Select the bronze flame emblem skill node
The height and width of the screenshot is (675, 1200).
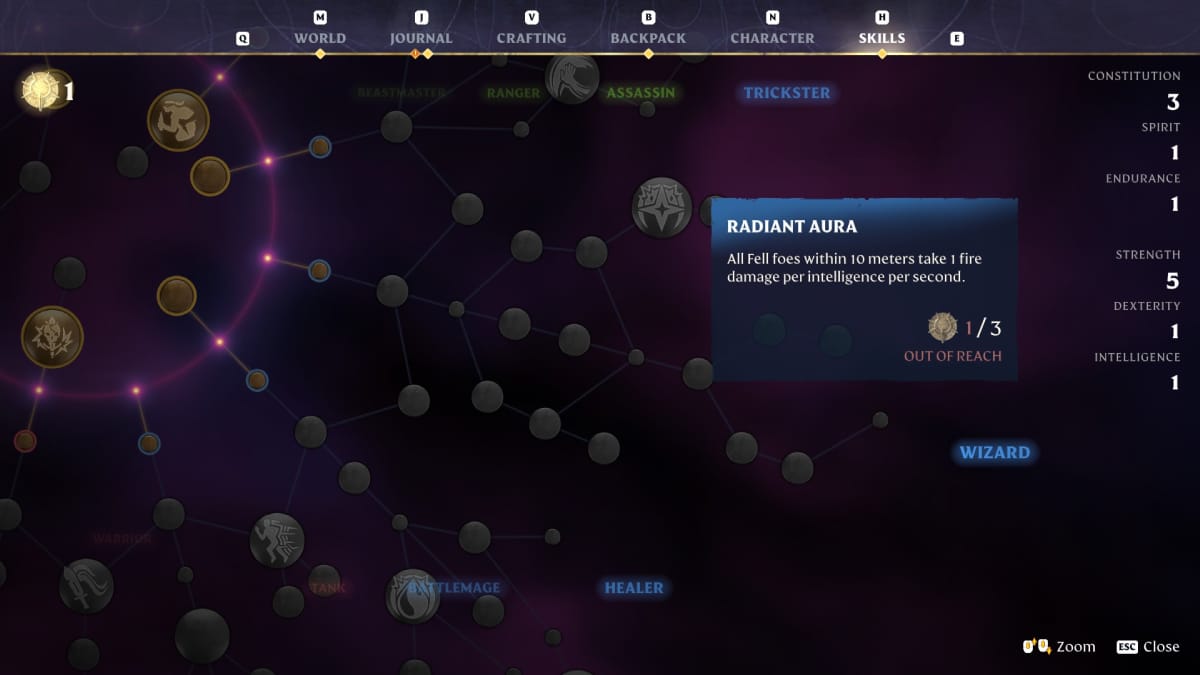(x=52, y=336)
